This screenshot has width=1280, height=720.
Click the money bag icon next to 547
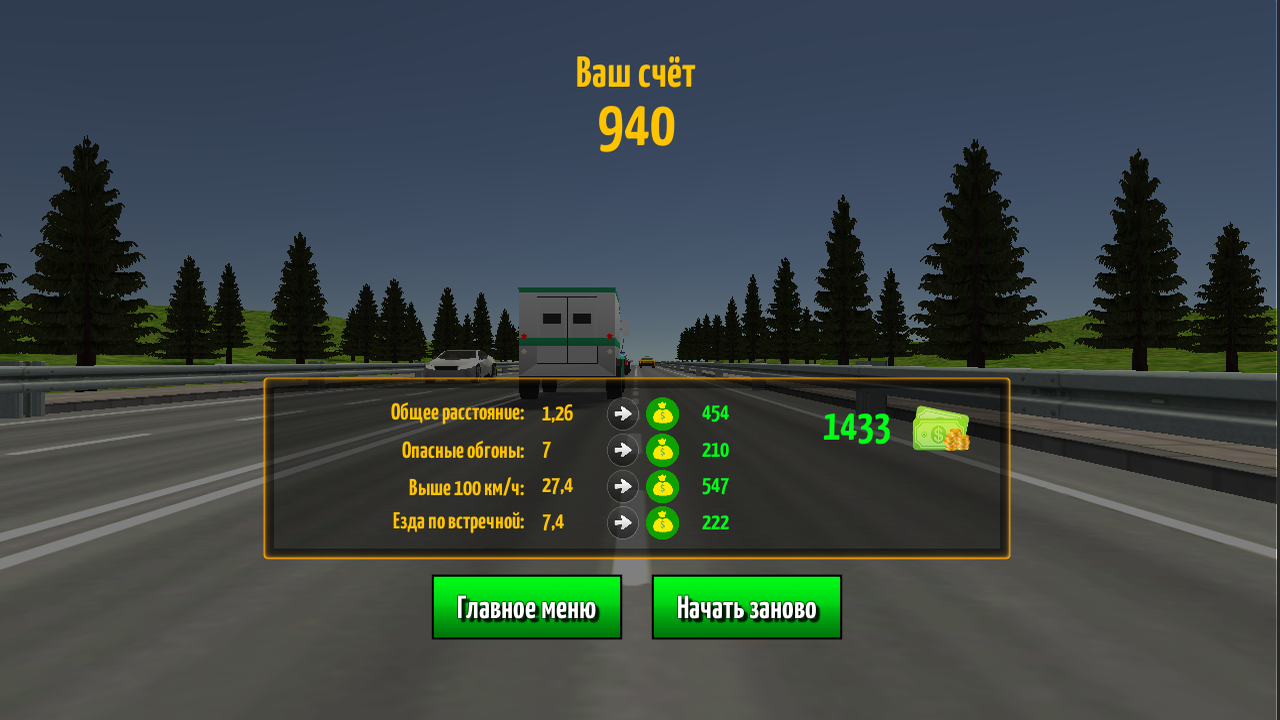tap(663, 487)
